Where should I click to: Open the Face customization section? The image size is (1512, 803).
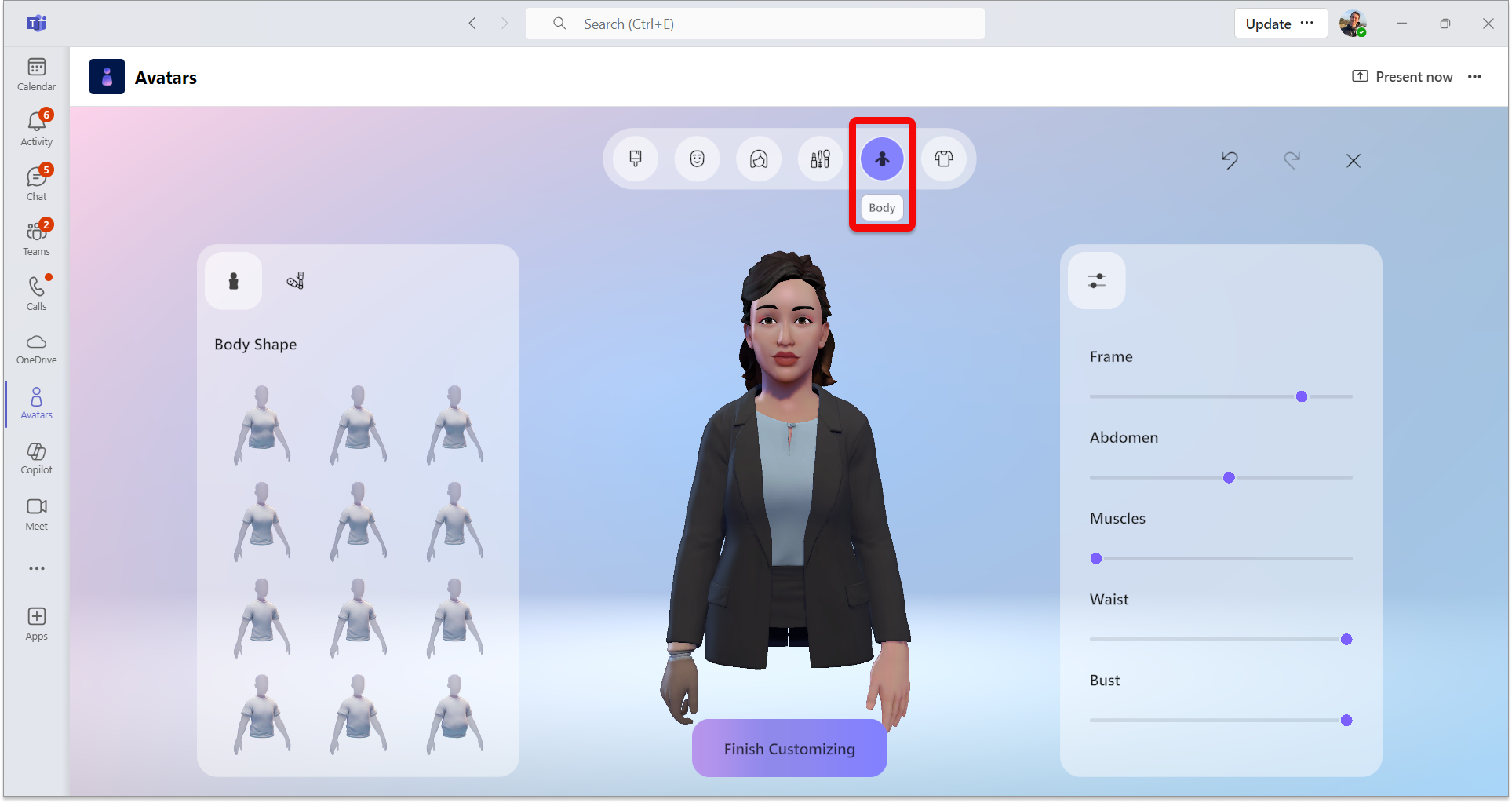click(697, 159)
